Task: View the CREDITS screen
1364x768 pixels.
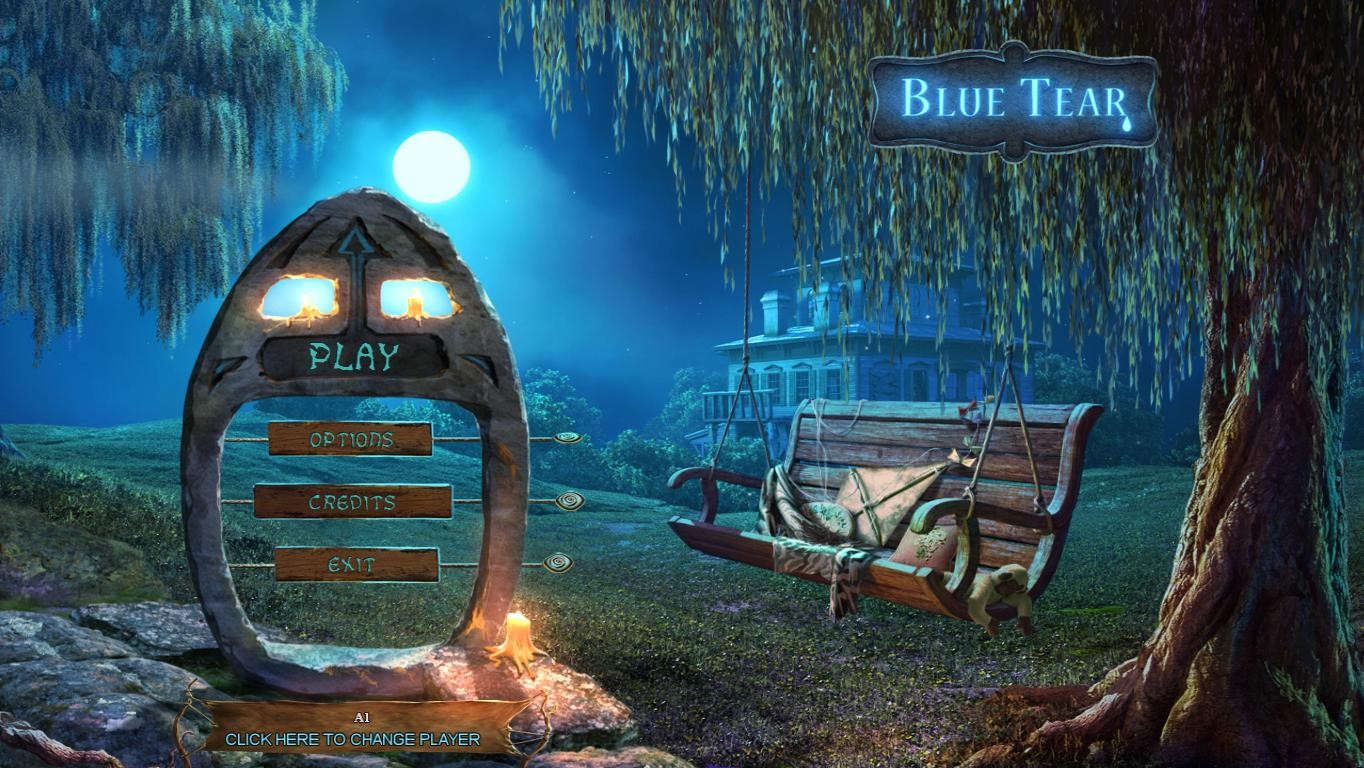Action: tap(350, 502)
